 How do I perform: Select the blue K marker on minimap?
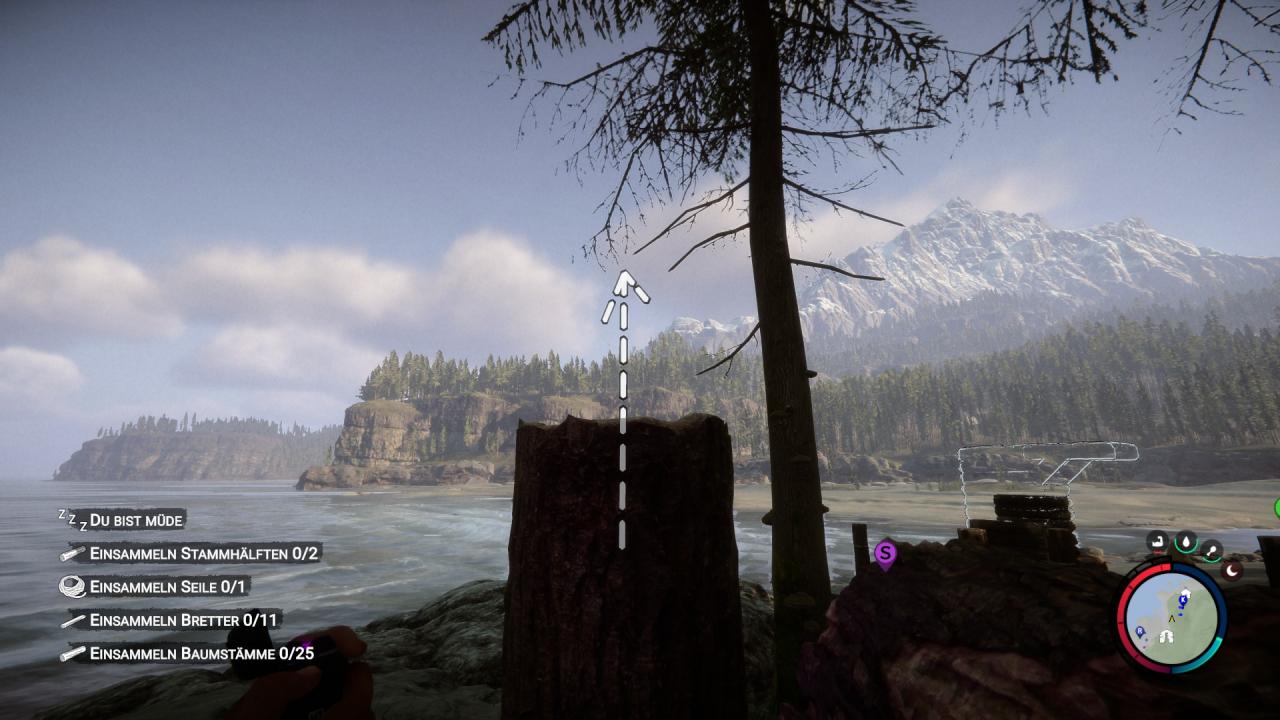[1185, 598]
